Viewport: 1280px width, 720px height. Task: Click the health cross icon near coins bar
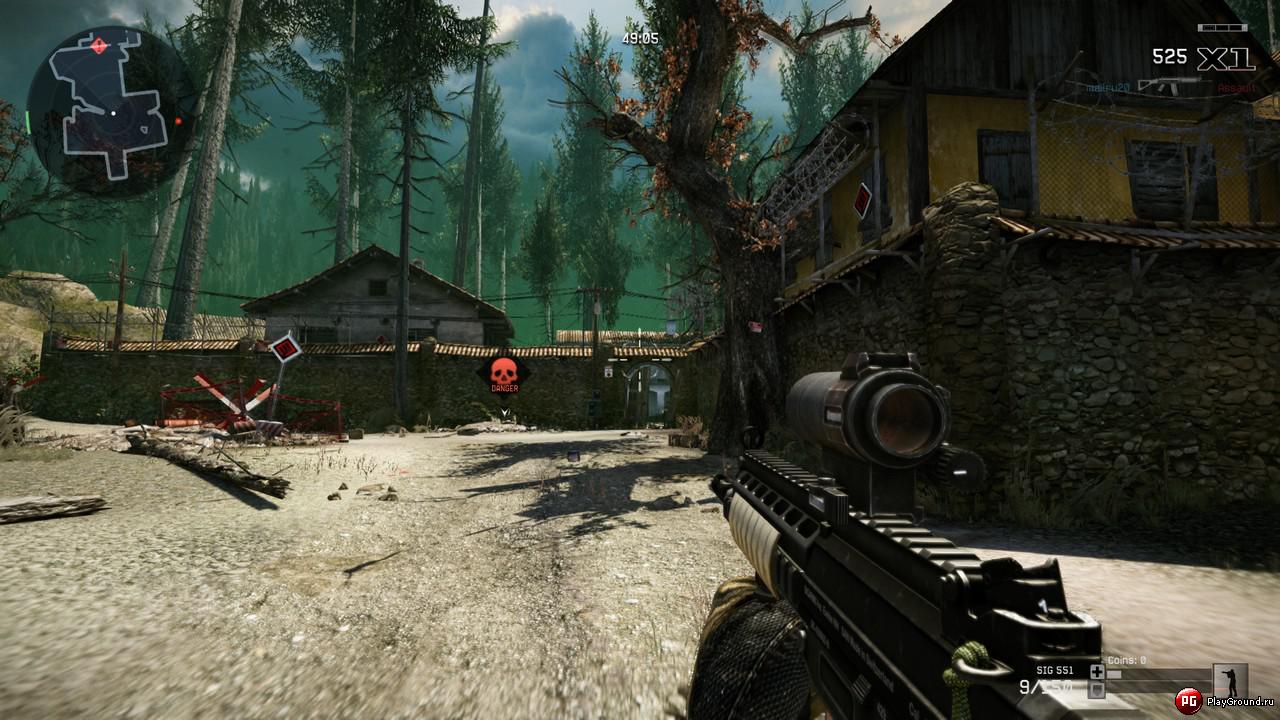click(1097, 672)
